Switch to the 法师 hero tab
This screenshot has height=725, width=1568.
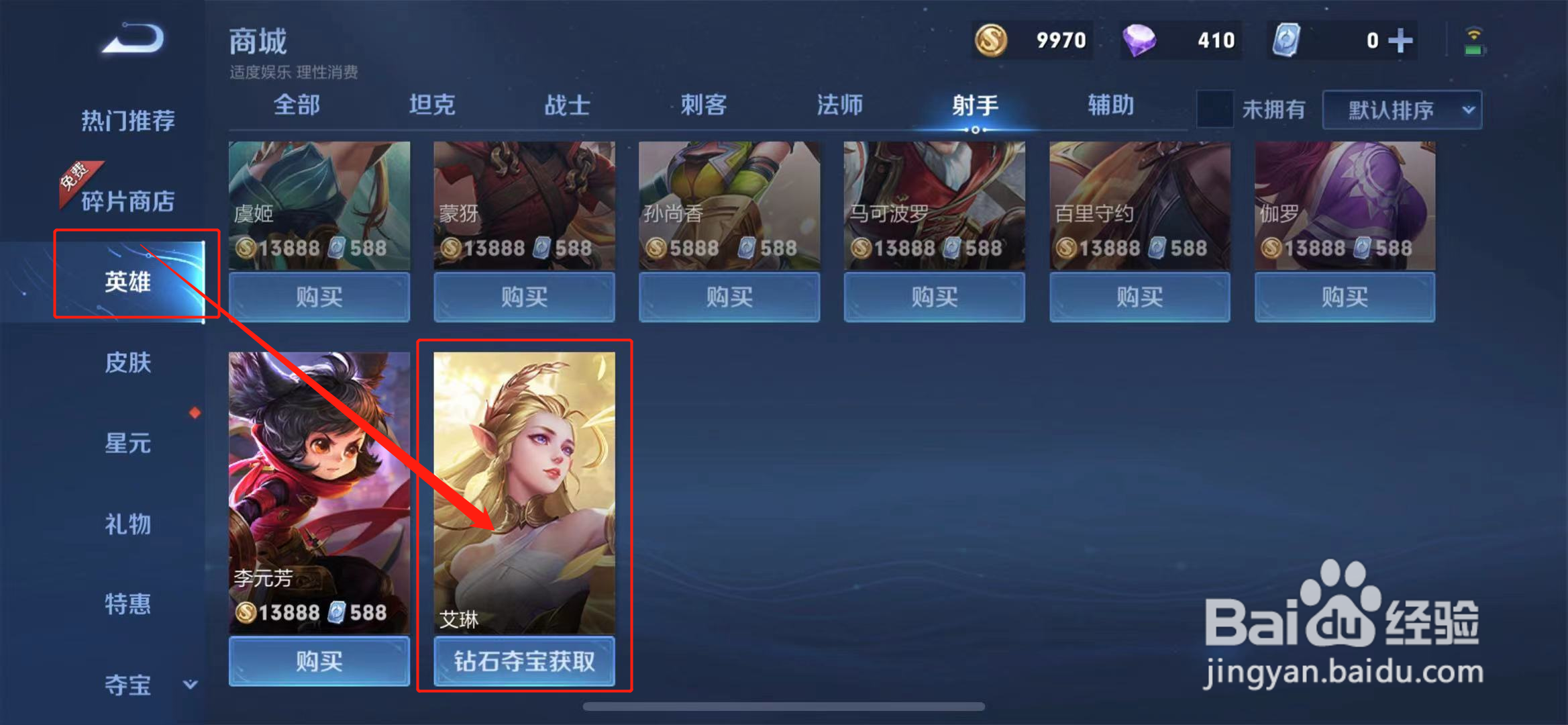pyautogui.click(x=839, y=105)
